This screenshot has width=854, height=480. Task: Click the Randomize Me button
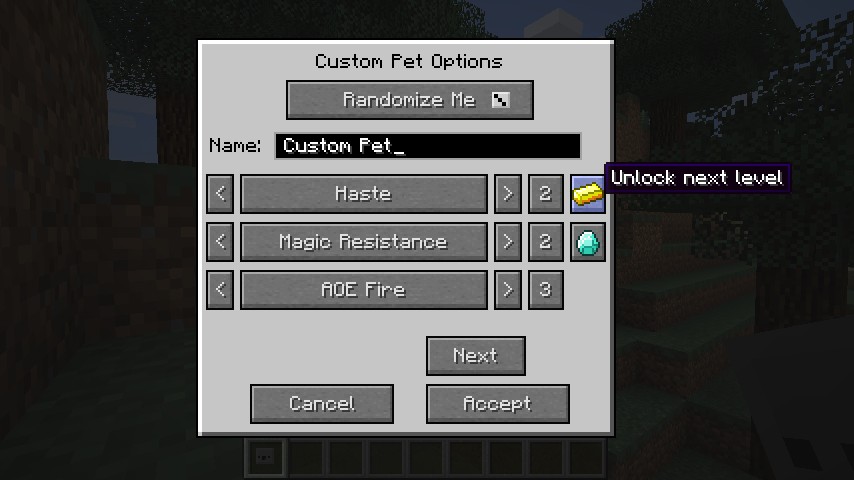(x=409, y=100)
